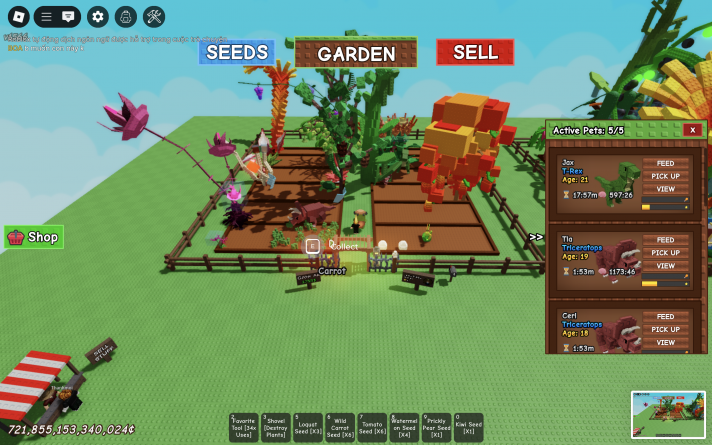The image size is (712, 445).
Task: Select the Kiwi Seed hotbar slot
Action: (x=468, y=427)
